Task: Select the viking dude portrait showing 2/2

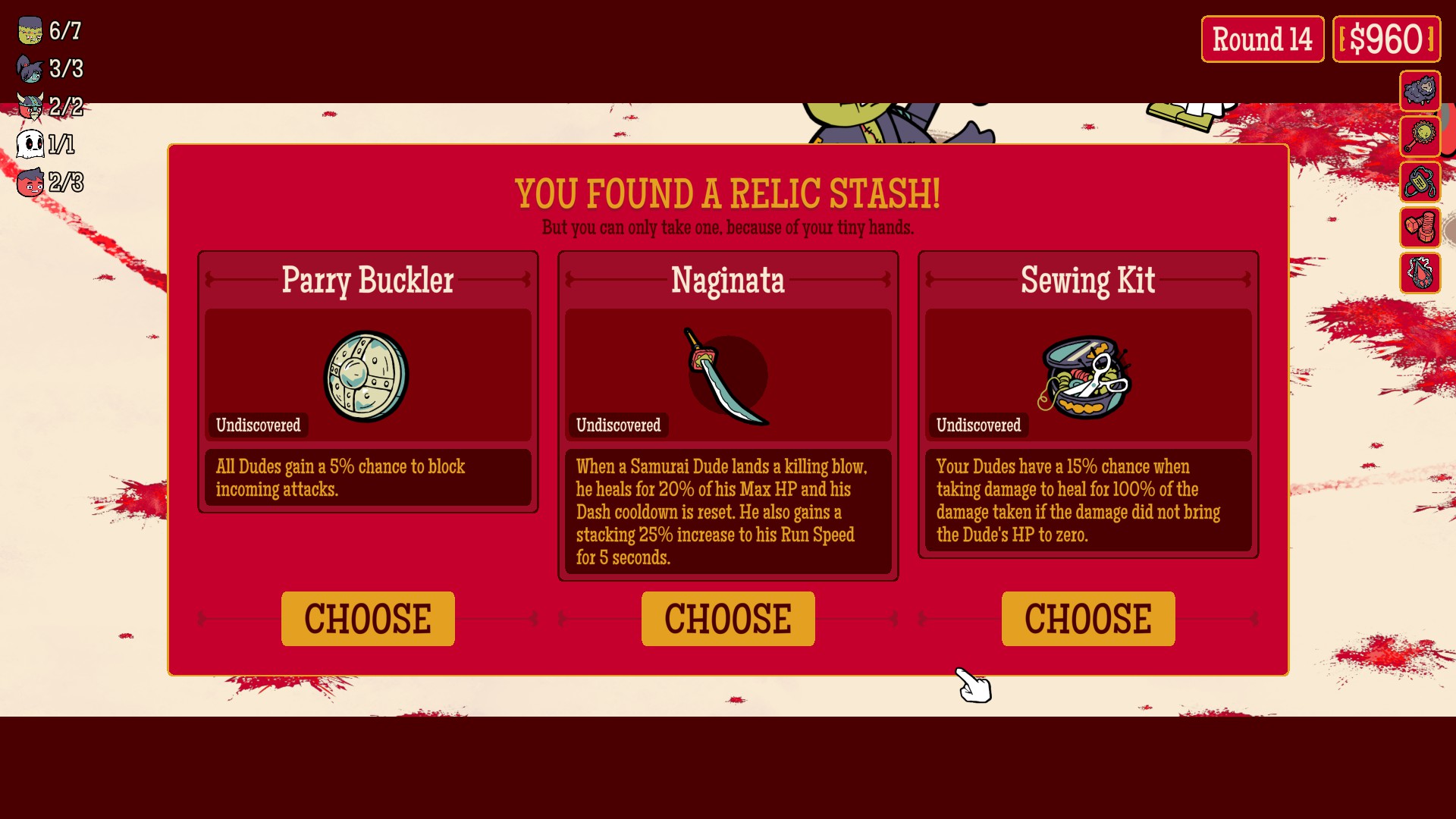Action: click(29, 107)
